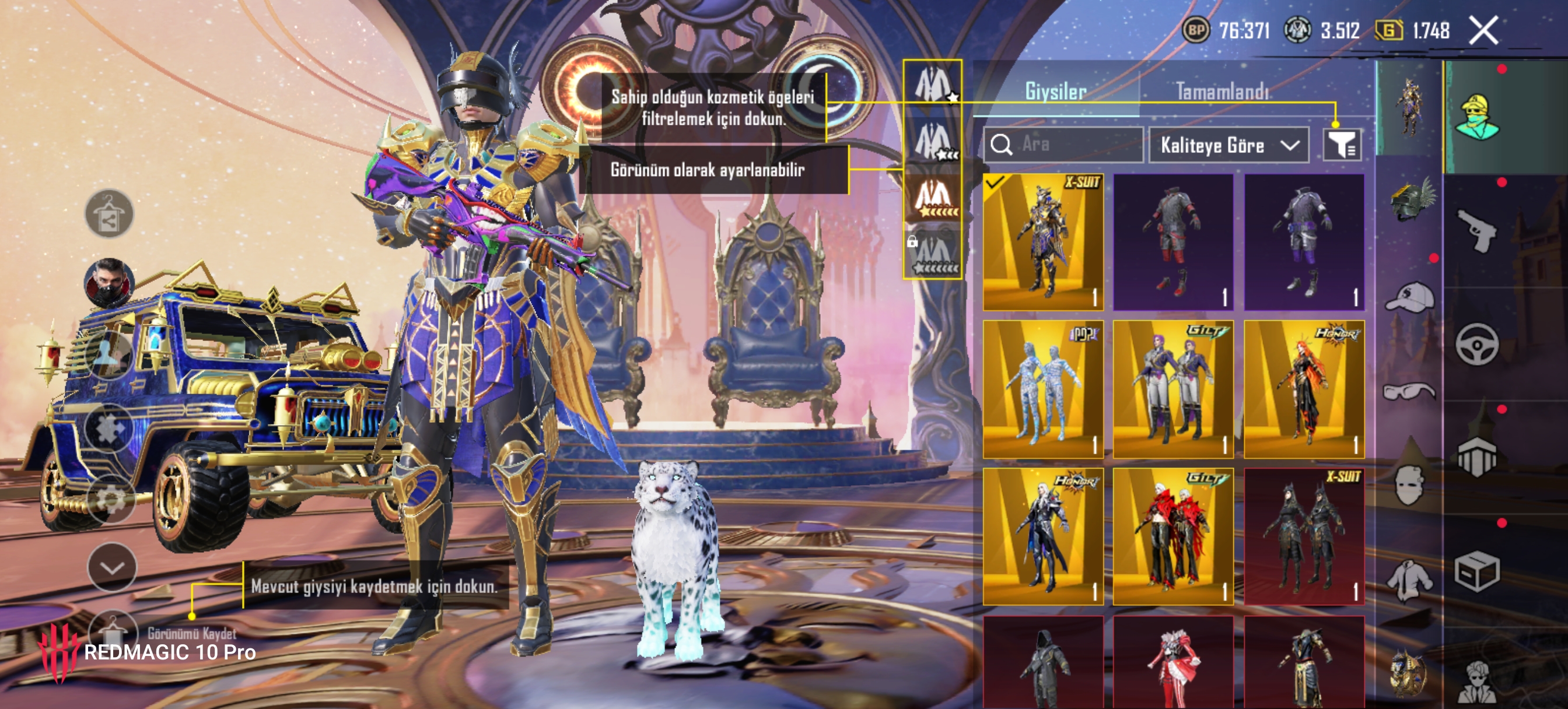Pick the red-winged Gilt outfit set
1568x709 pixels.
pyautogui.click(x=1173, y=537)
